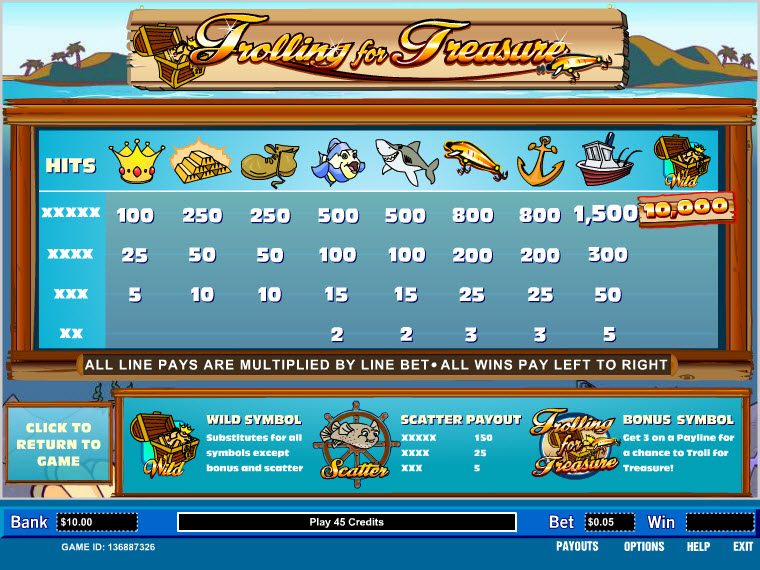Open the Payouts menu
The width and height of the screenshot is (760, 570).
click(x=577, y=547)
